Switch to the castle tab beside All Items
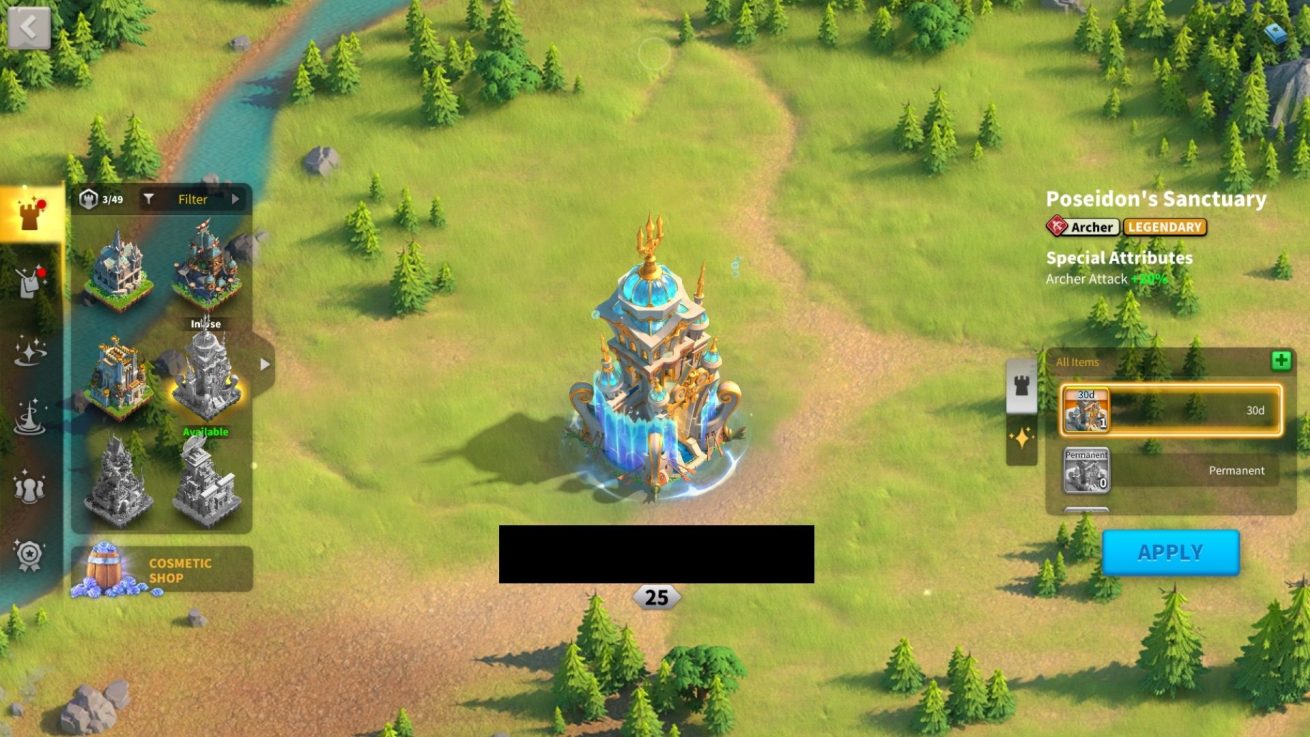1310x737 pixels. [1021, 387]
